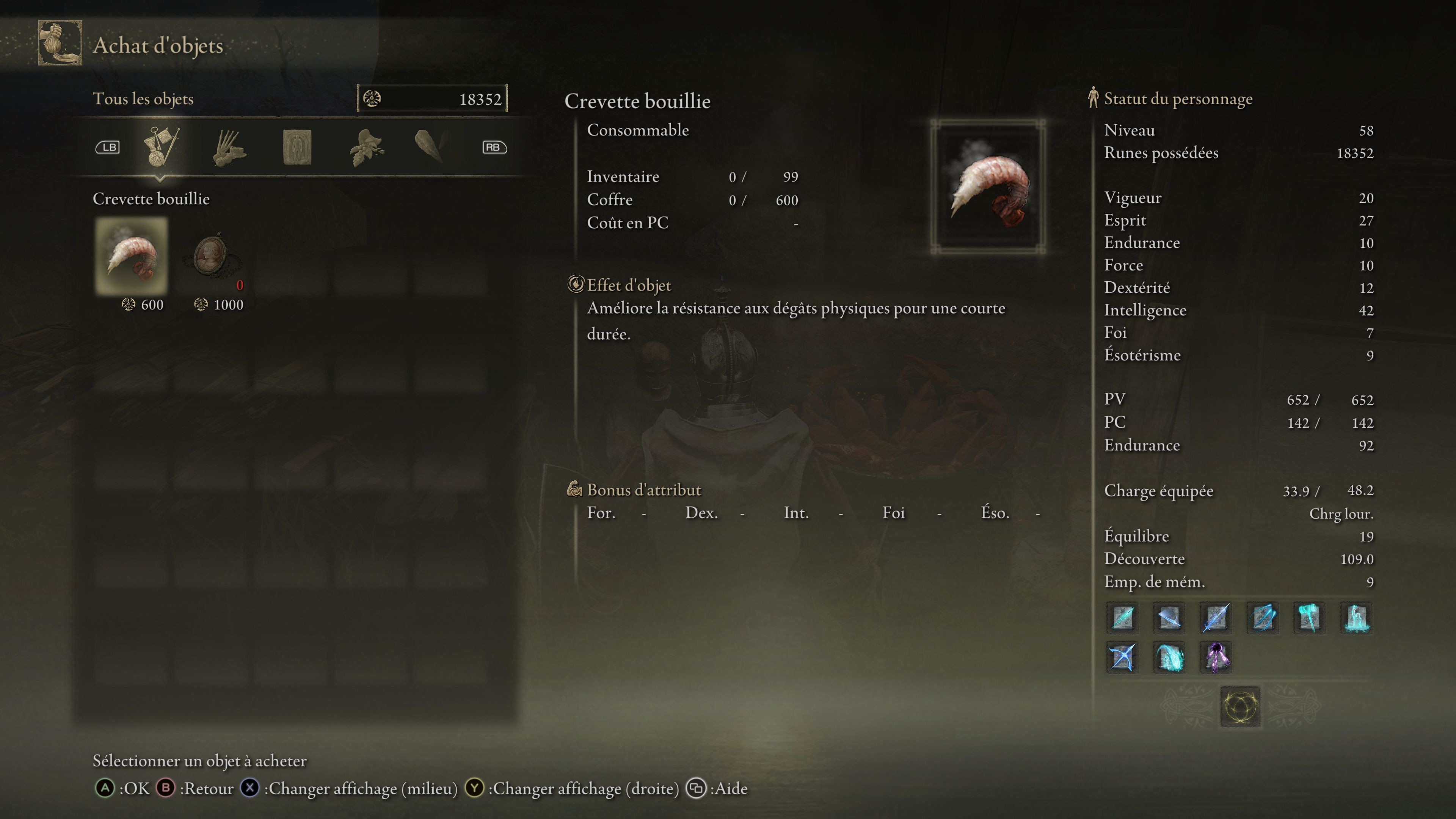Select the glowing magic hammer spell
This screenshot has width=1456, height=819.
[1309, 617]
